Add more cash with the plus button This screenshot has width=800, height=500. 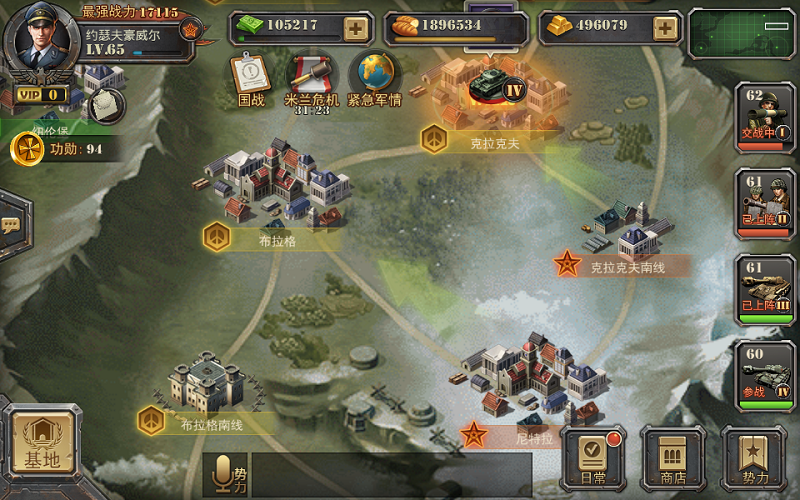tap(355, 28)
